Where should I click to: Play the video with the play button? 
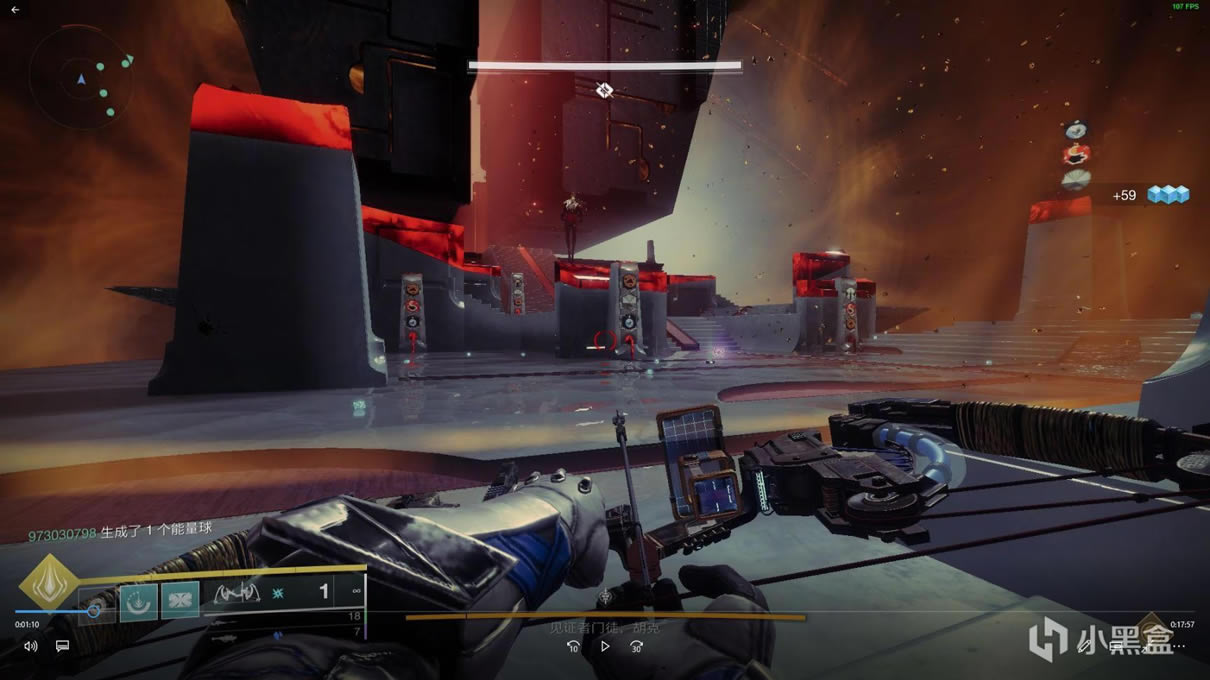pyautogui.click(x=604, y=646)
